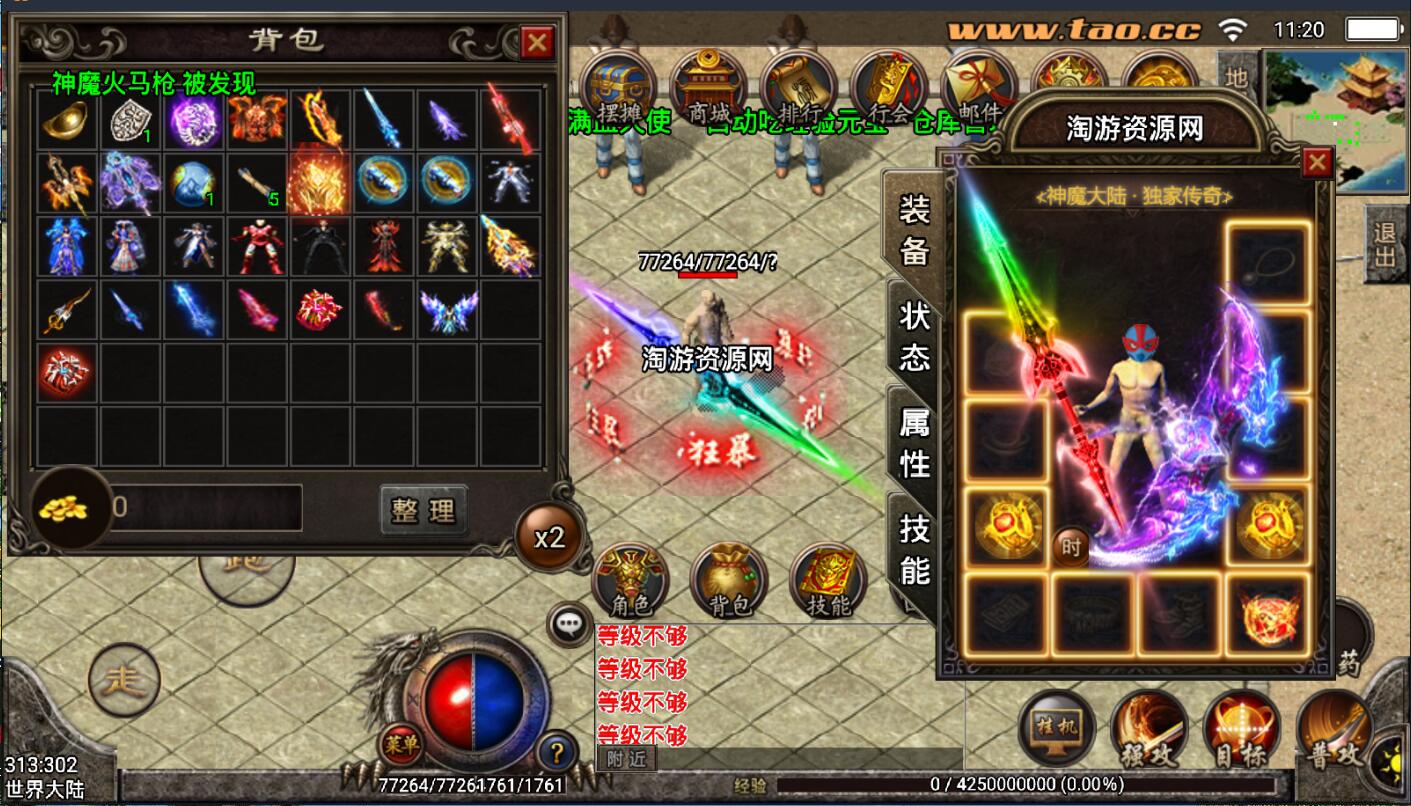1411x806 pixels.
Task: Switch to the 状态 tab
Action: tap(914, 337)
